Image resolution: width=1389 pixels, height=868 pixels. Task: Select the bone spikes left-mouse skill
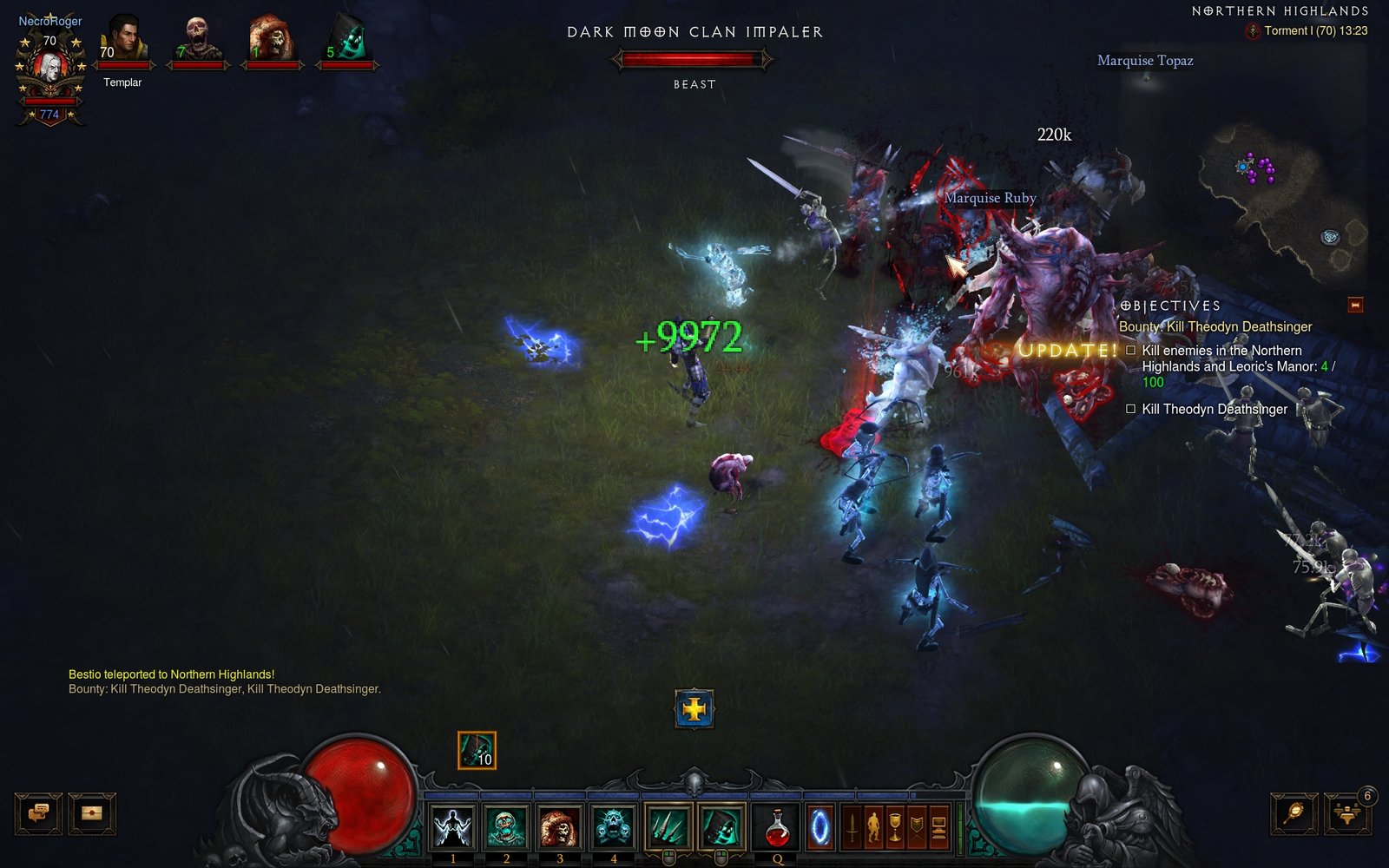(668, 826)
